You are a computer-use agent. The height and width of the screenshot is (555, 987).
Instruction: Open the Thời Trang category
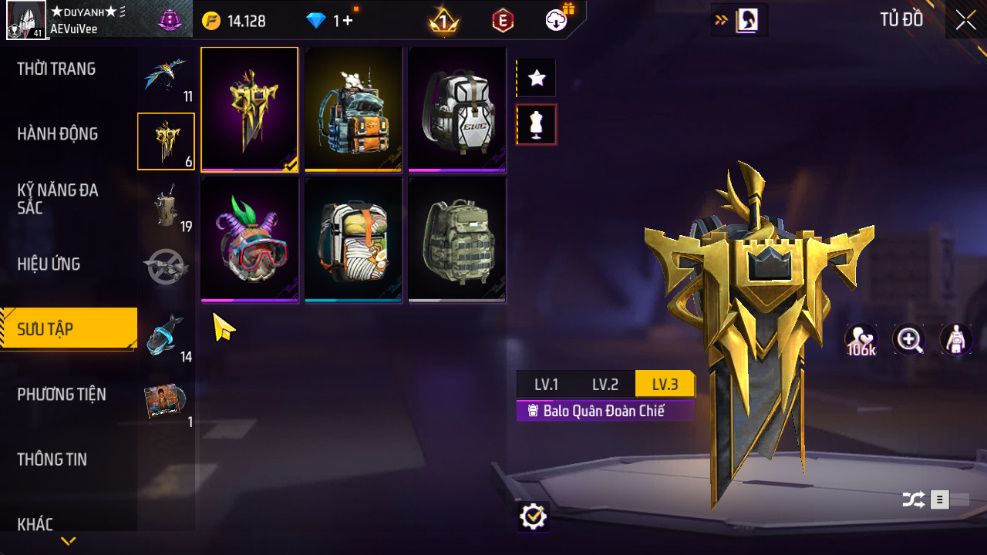[57, 69]
